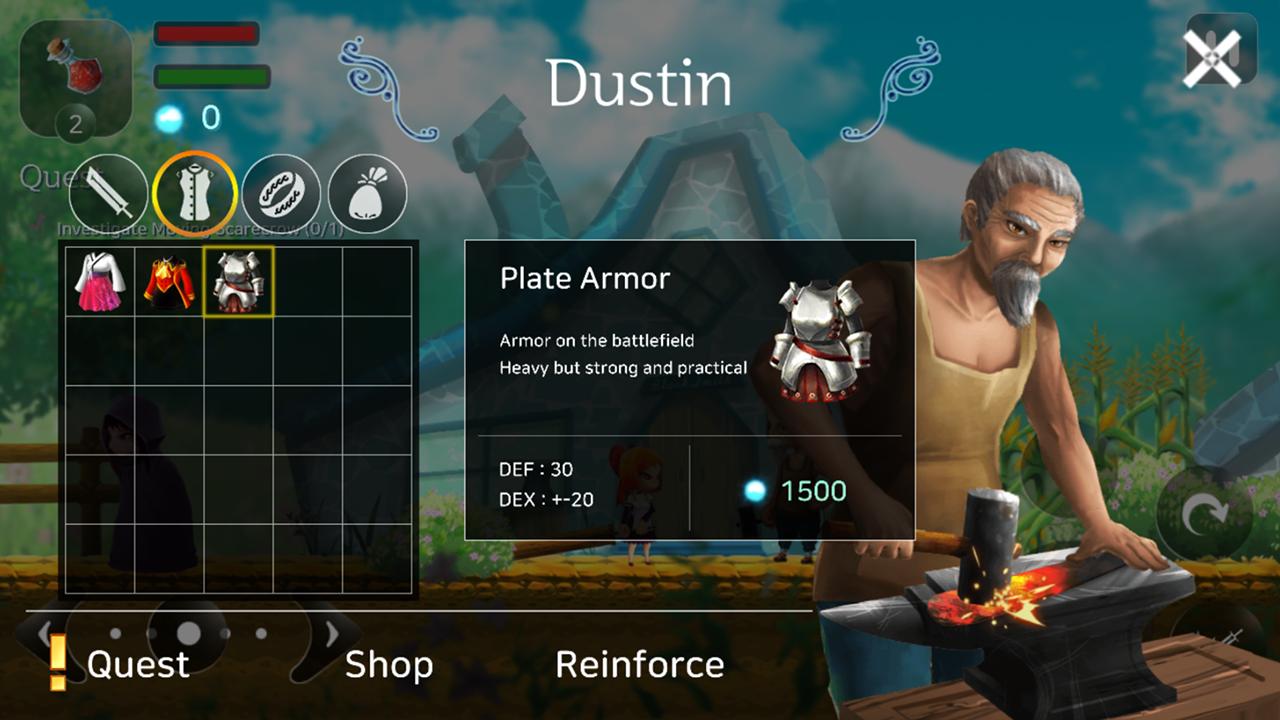The height and width of the screenshot is (720, 1280).
Task: Choose the red and gold robe
Action: coord(169,282)
